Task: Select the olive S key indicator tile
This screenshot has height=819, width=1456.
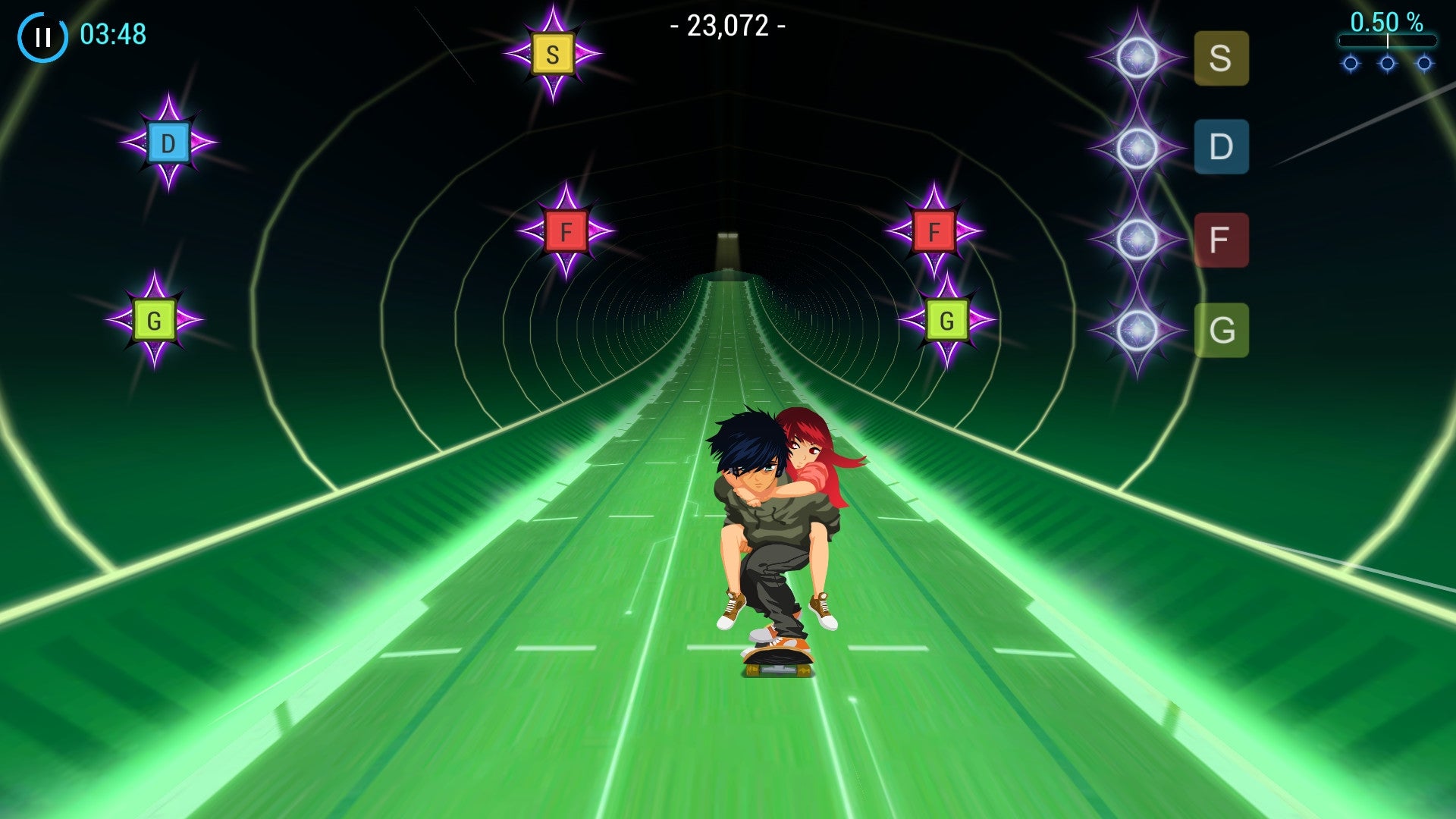Action: click(1221, 58)
